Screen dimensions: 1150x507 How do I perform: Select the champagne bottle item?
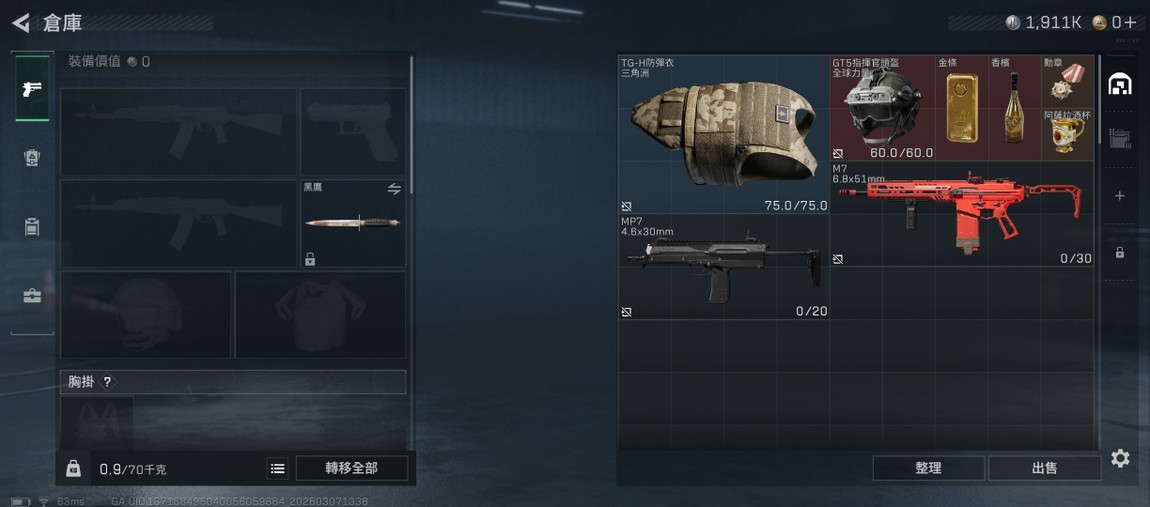click(1013, 108)
